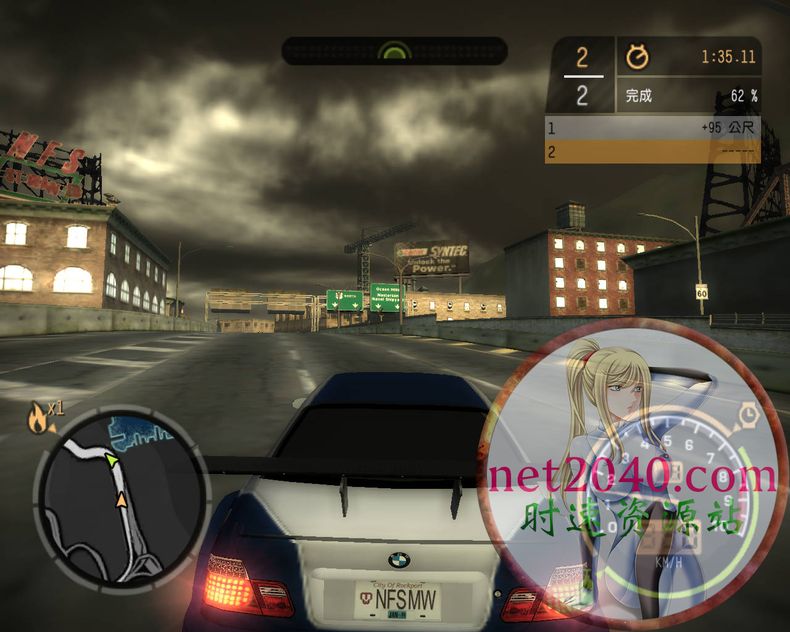Viewport: 790px width, 632px height.
Task: Select the highlighted second-place leaderboard row
Action: (x=652, y=152)
